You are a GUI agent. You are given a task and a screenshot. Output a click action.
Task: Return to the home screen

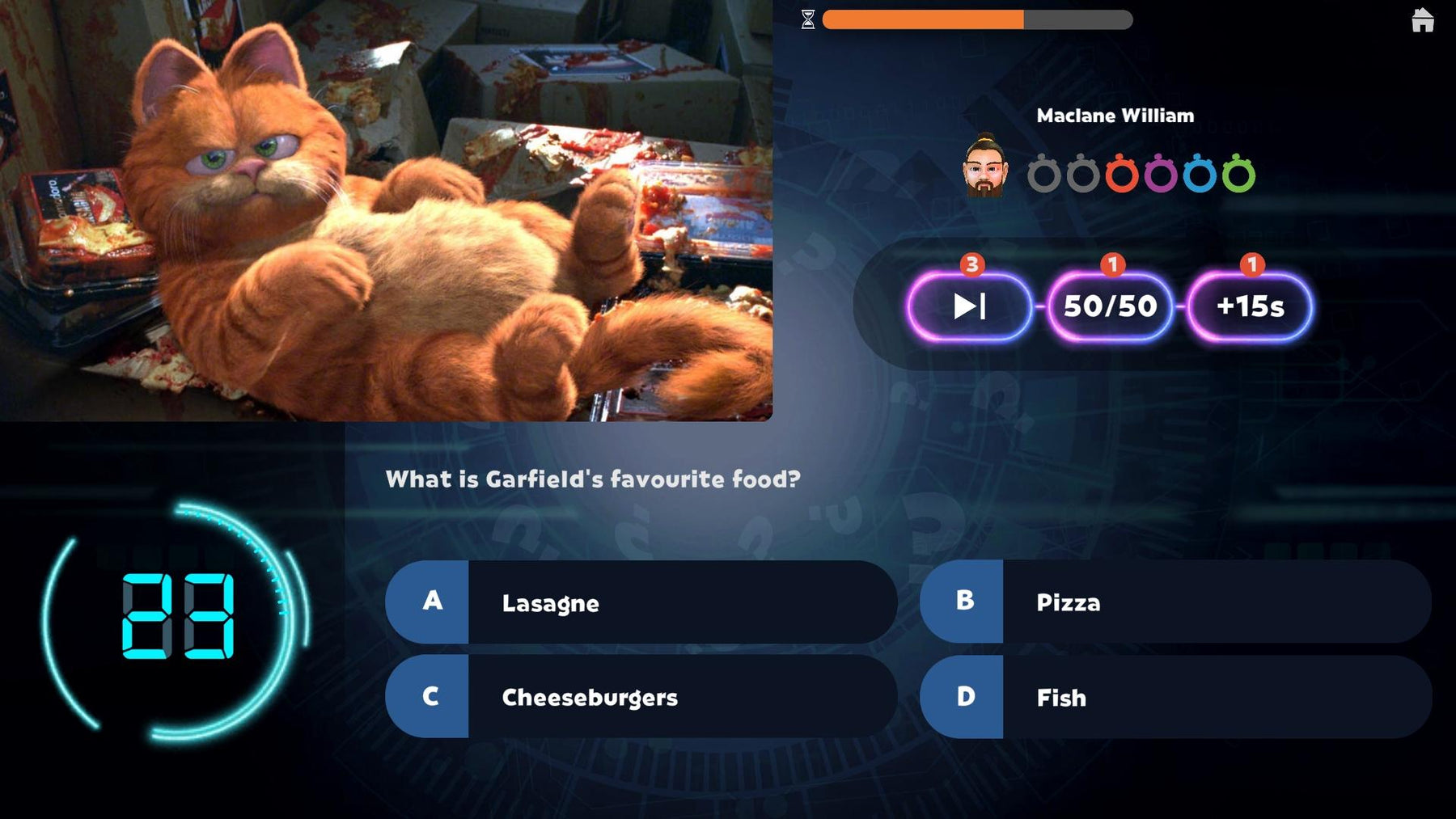tap(1422, 20)
